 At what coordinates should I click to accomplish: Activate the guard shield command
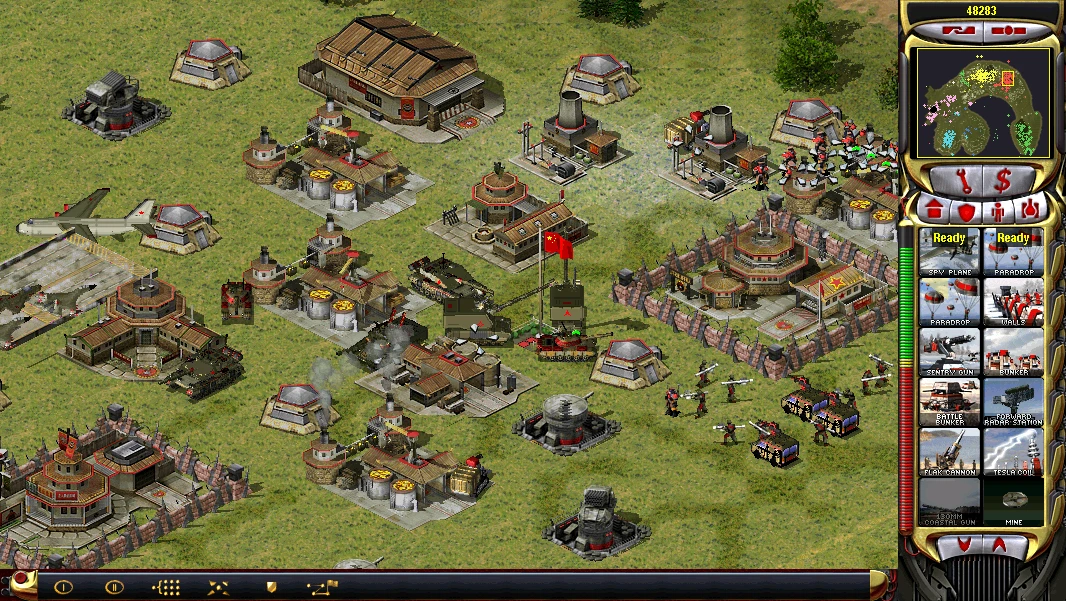(271, 587)
